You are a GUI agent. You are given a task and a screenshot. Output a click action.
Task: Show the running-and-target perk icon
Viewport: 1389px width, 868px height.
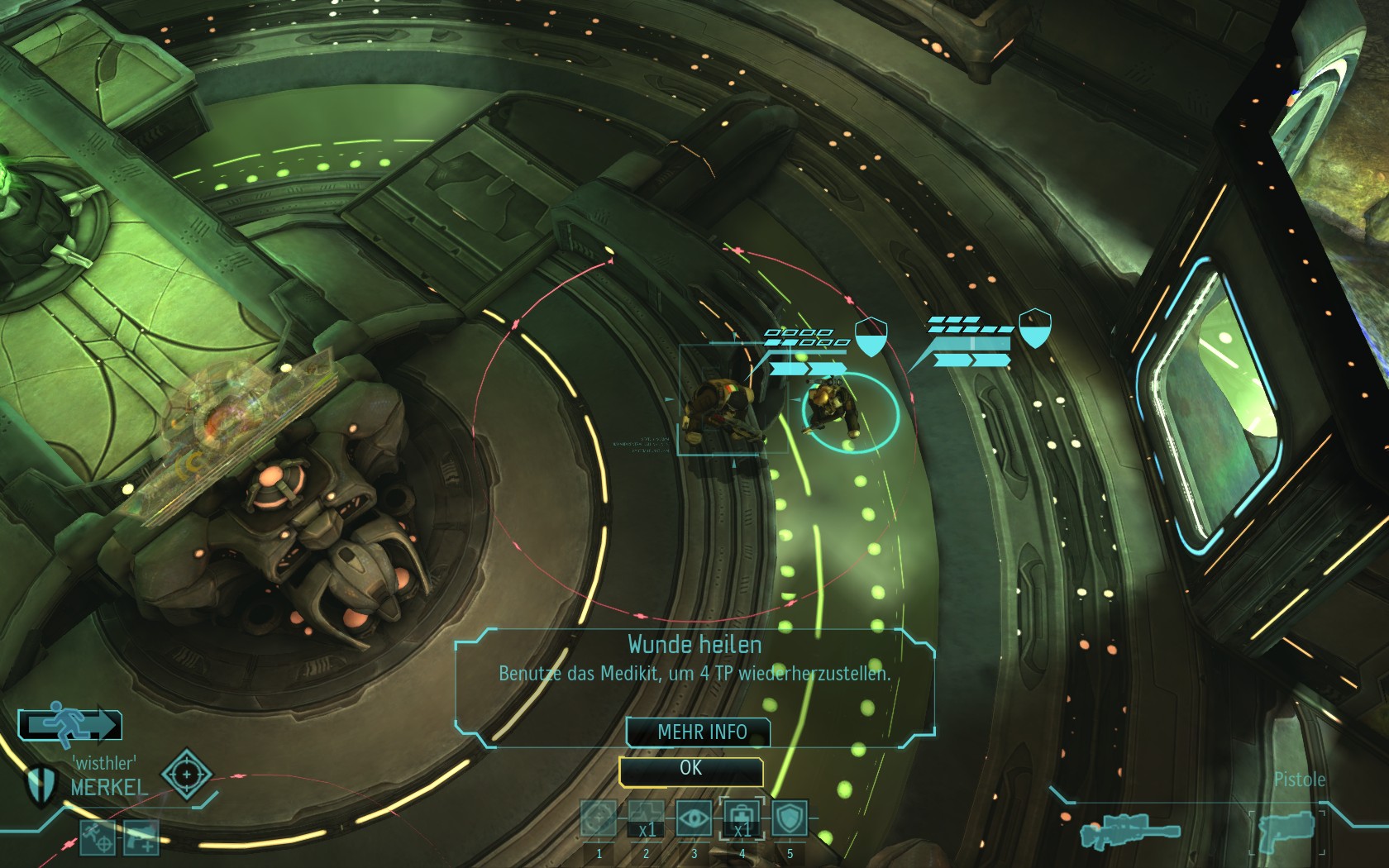click(98, 837)
